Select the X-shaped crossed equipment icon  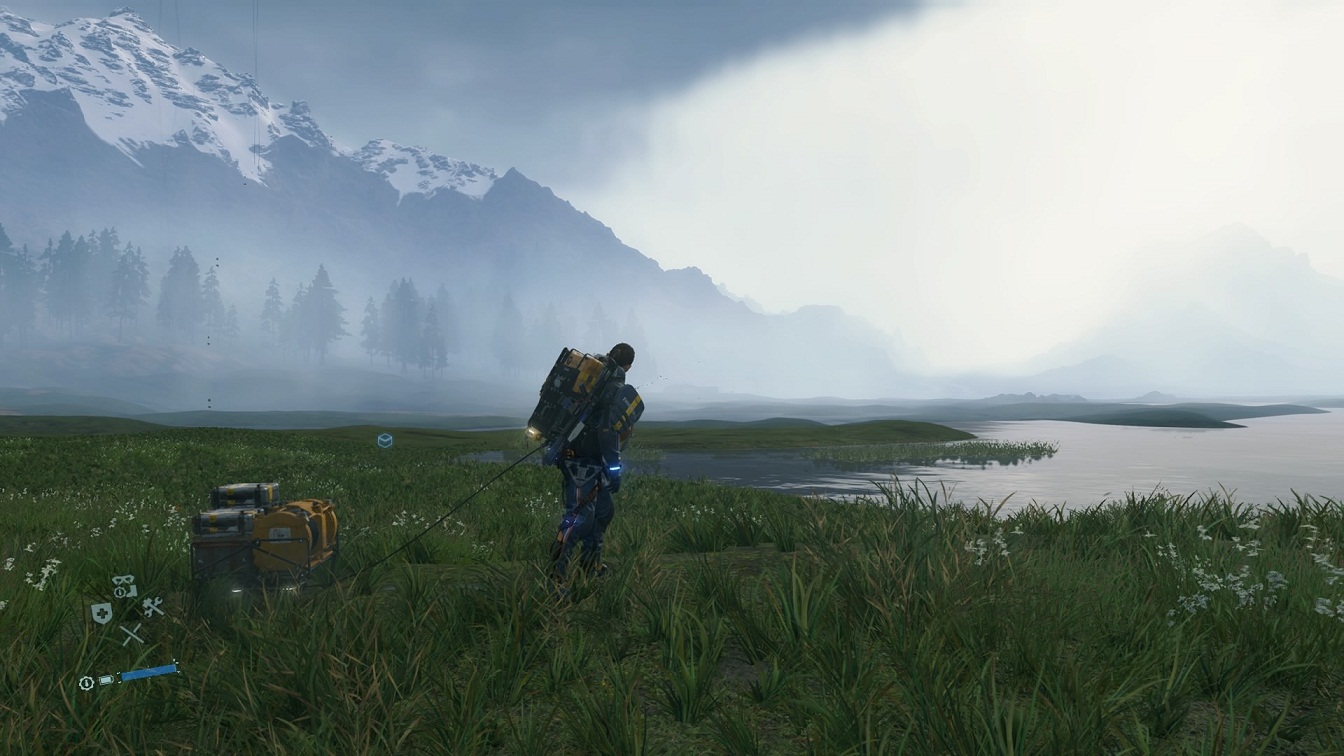131,632
